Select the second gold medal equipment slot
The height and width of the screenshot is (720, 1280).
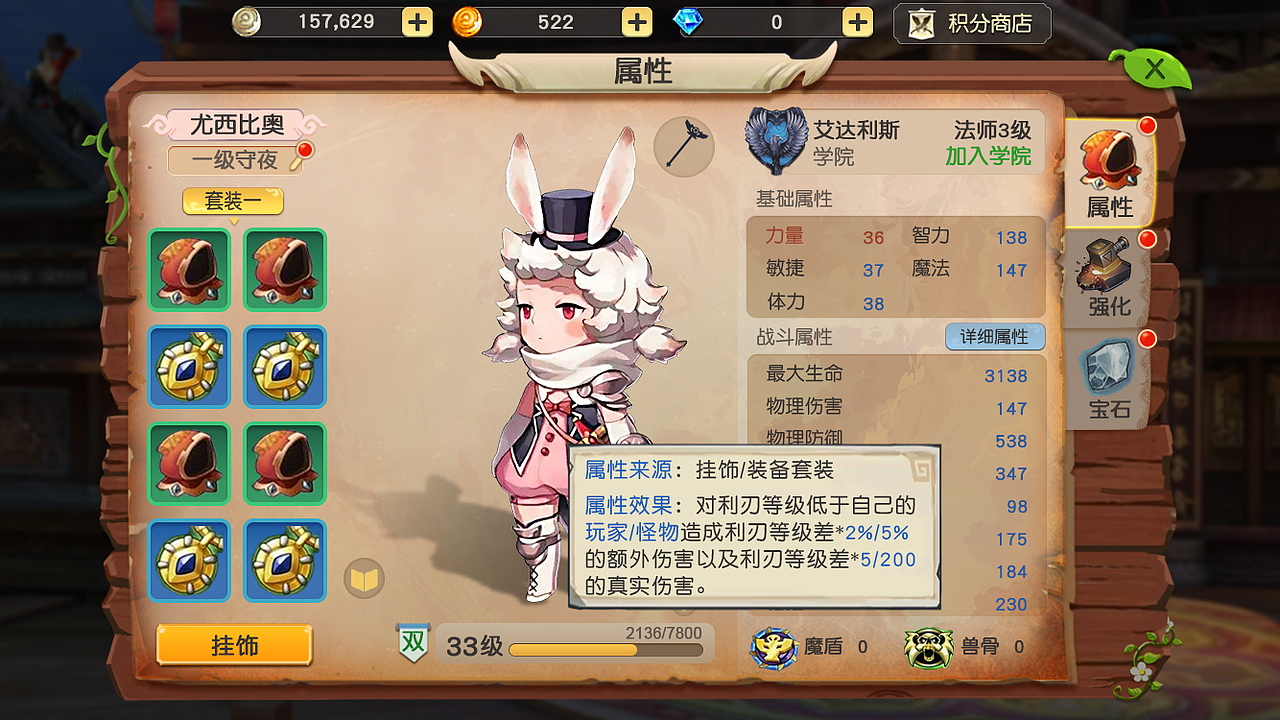click(284, 366)
